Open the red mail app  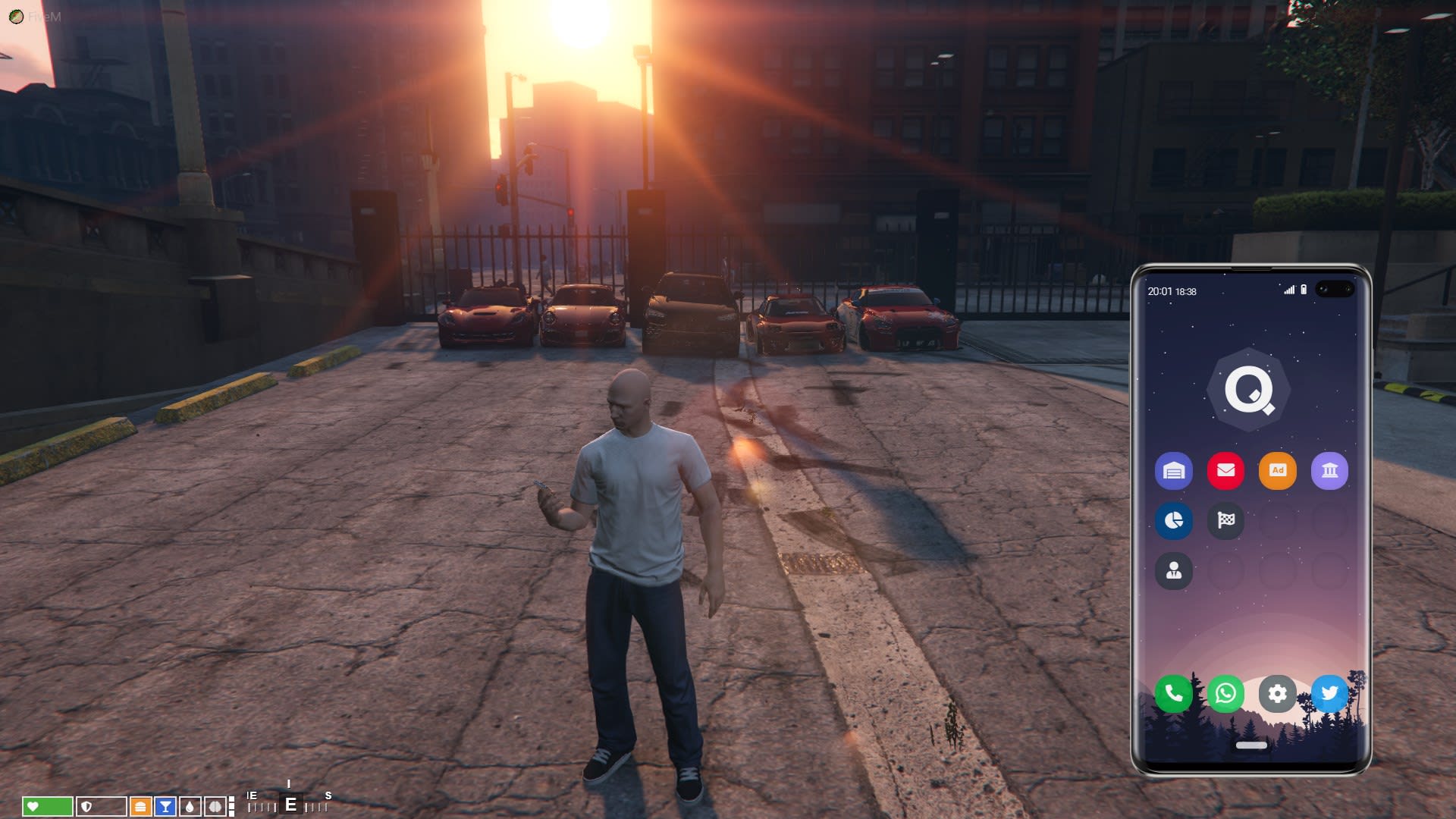[x=1225, y=471]
